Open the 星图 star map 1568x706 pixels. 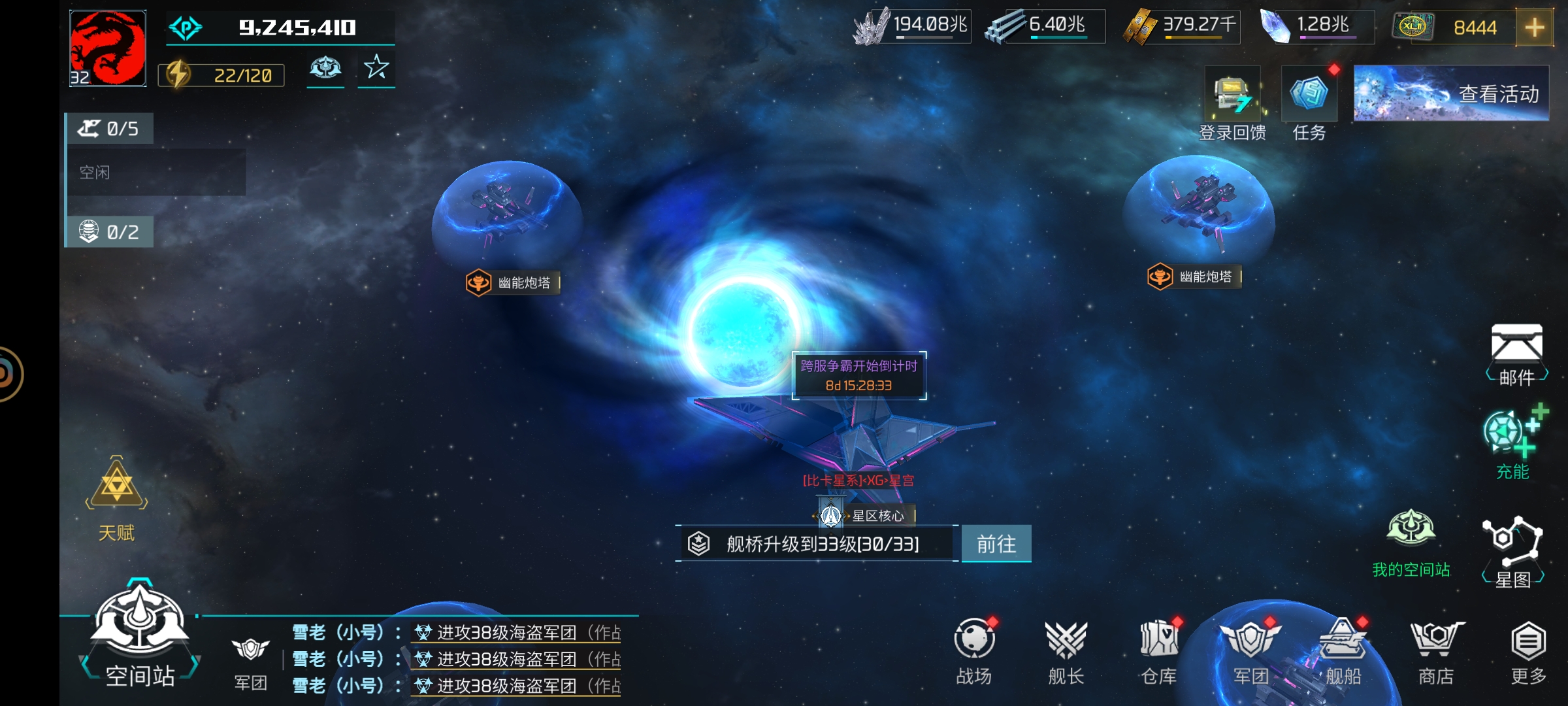click(x=1512, y=550)
